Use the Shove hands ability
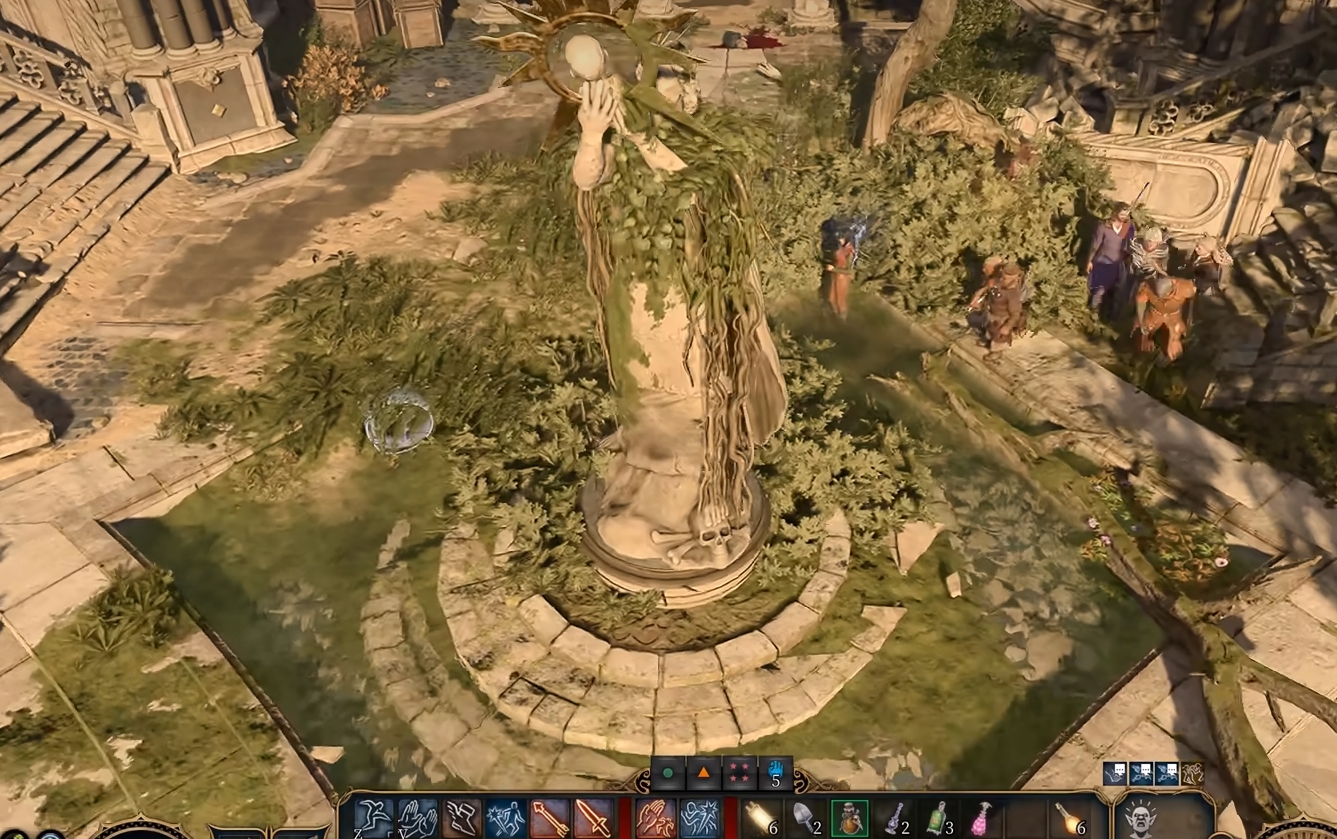 coord(417,819)
